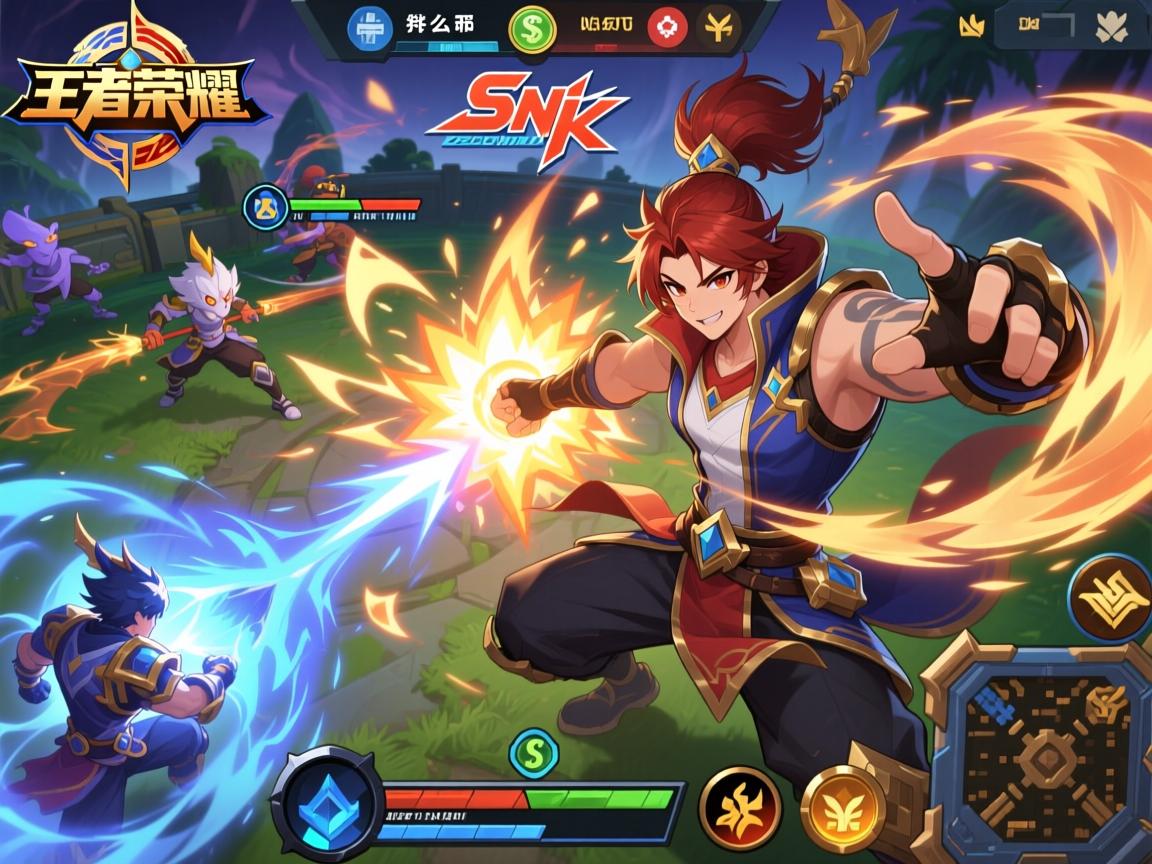Open the green dollar currency icon at top

coord(530,28)
